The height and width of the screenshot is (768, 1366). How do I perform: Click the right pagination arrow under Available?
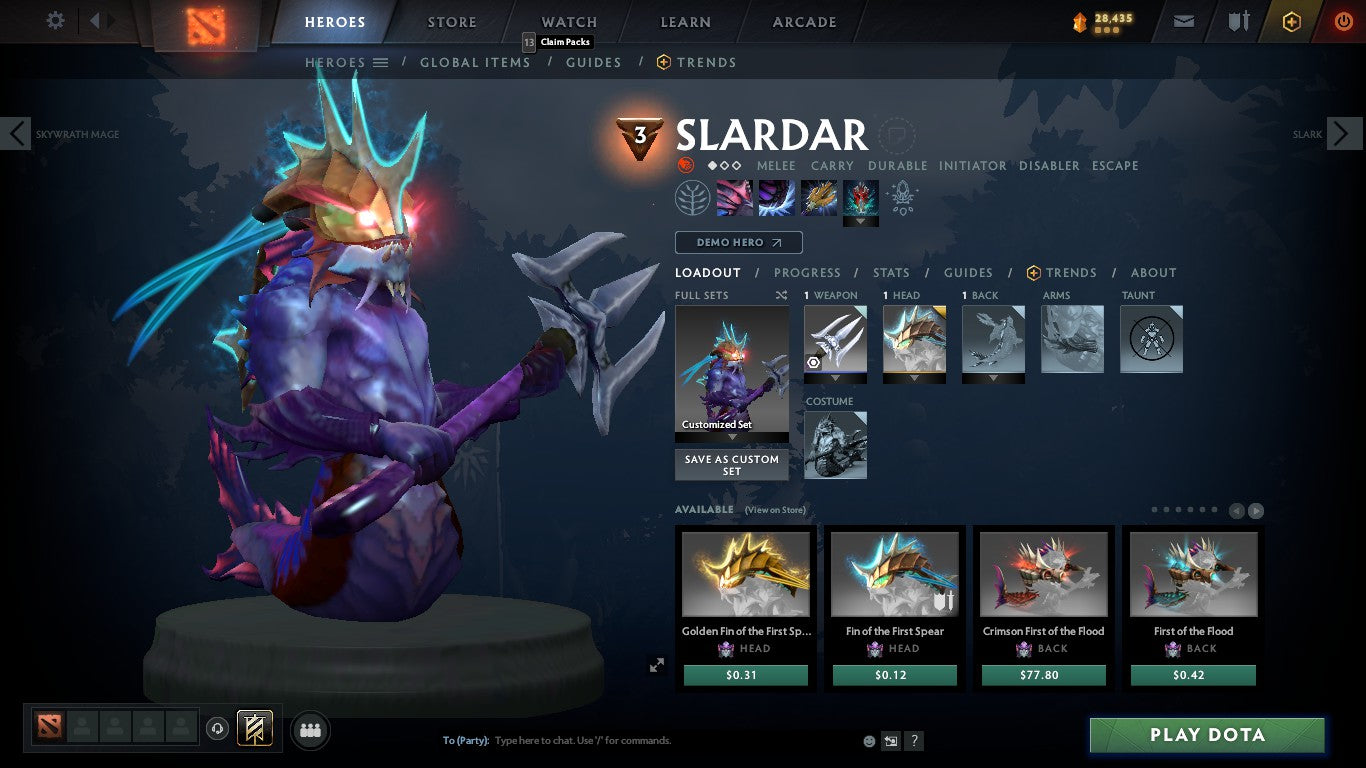[1256, 509]
